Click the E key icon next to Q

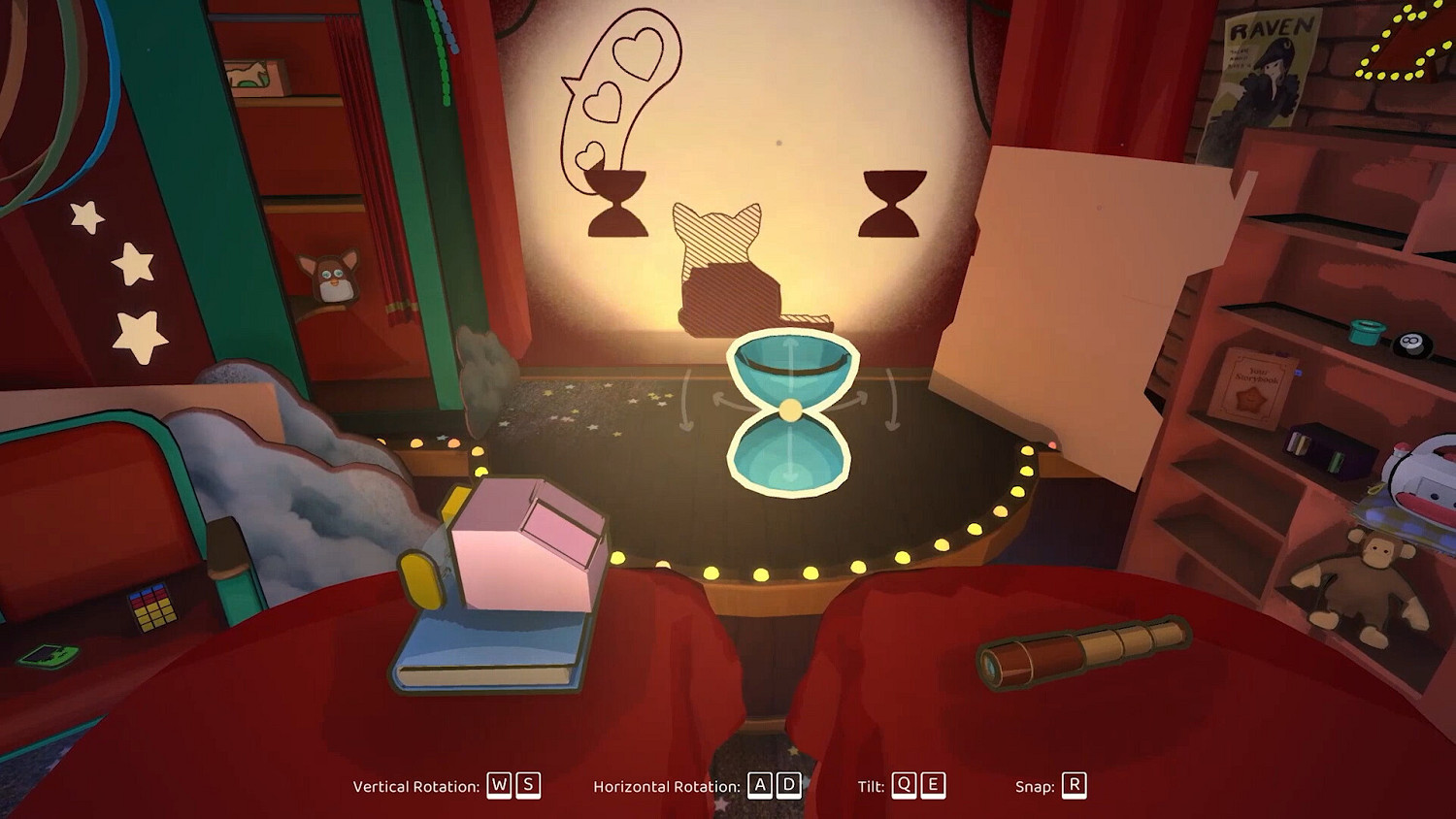(x=934, y=786)
